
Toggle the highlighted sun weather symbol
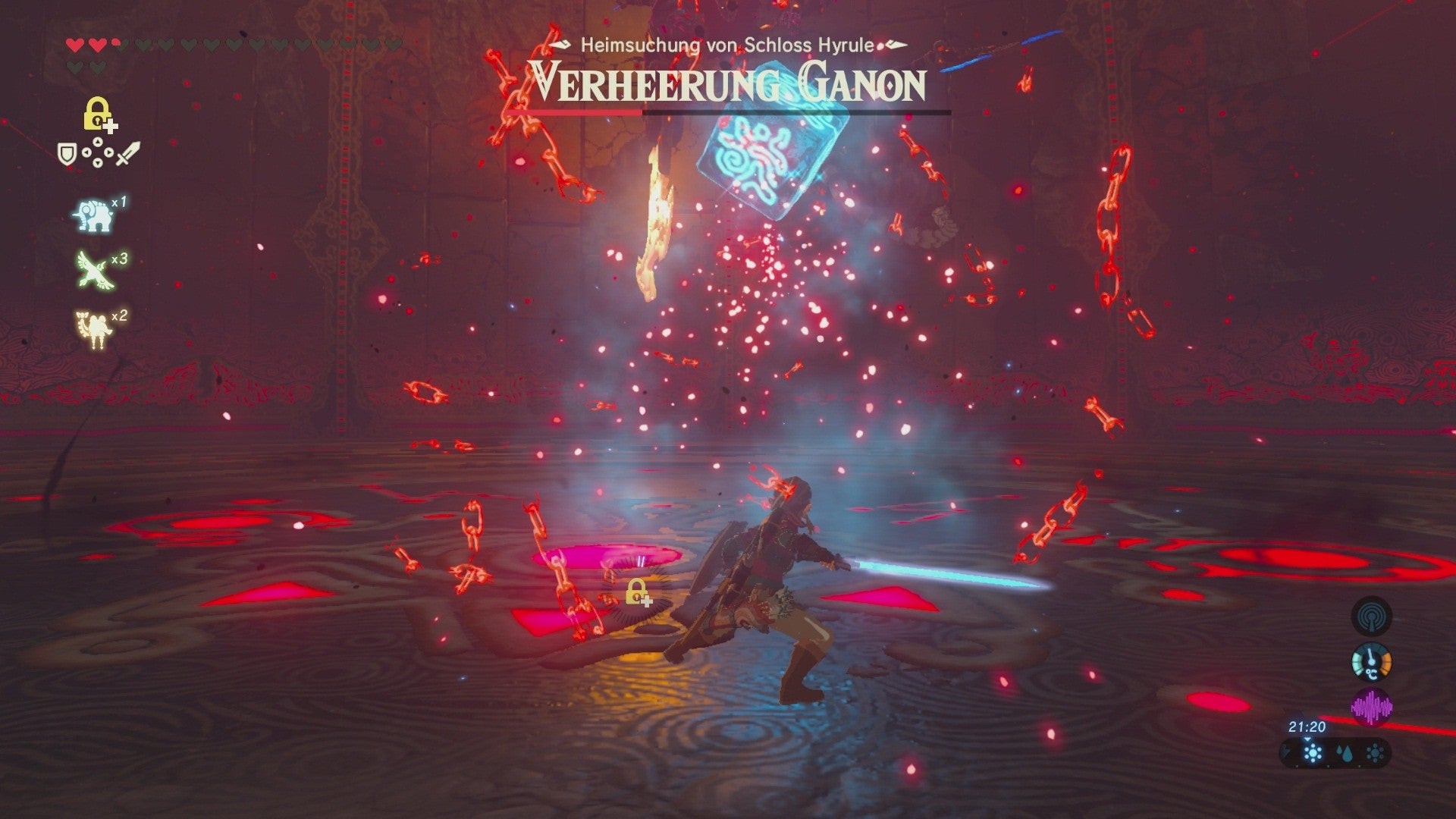coord(1312,752)
